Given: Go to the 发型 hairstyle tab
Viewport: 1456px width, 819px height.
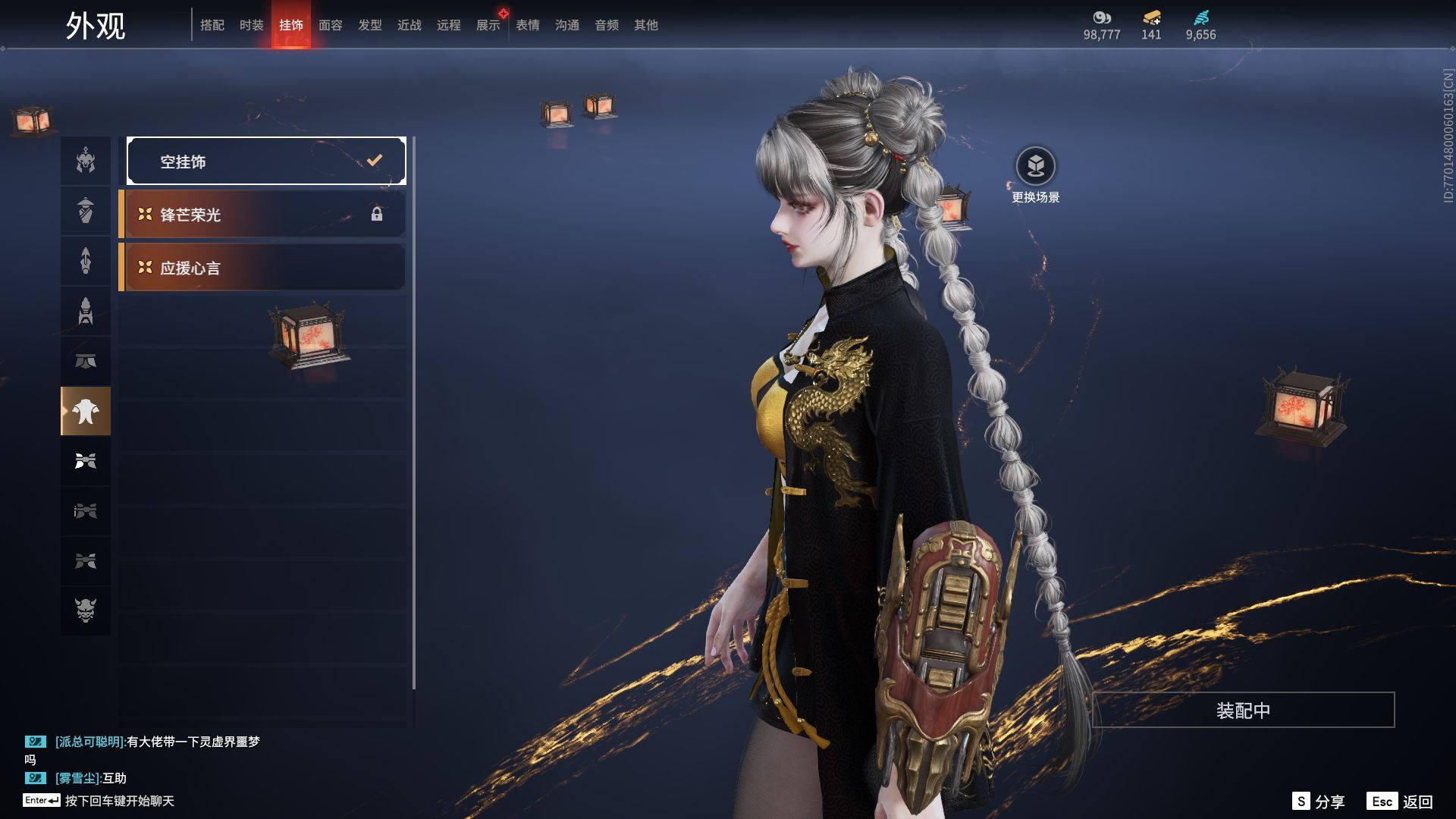Looking at the screenshot, I should [x=370, y=25].
